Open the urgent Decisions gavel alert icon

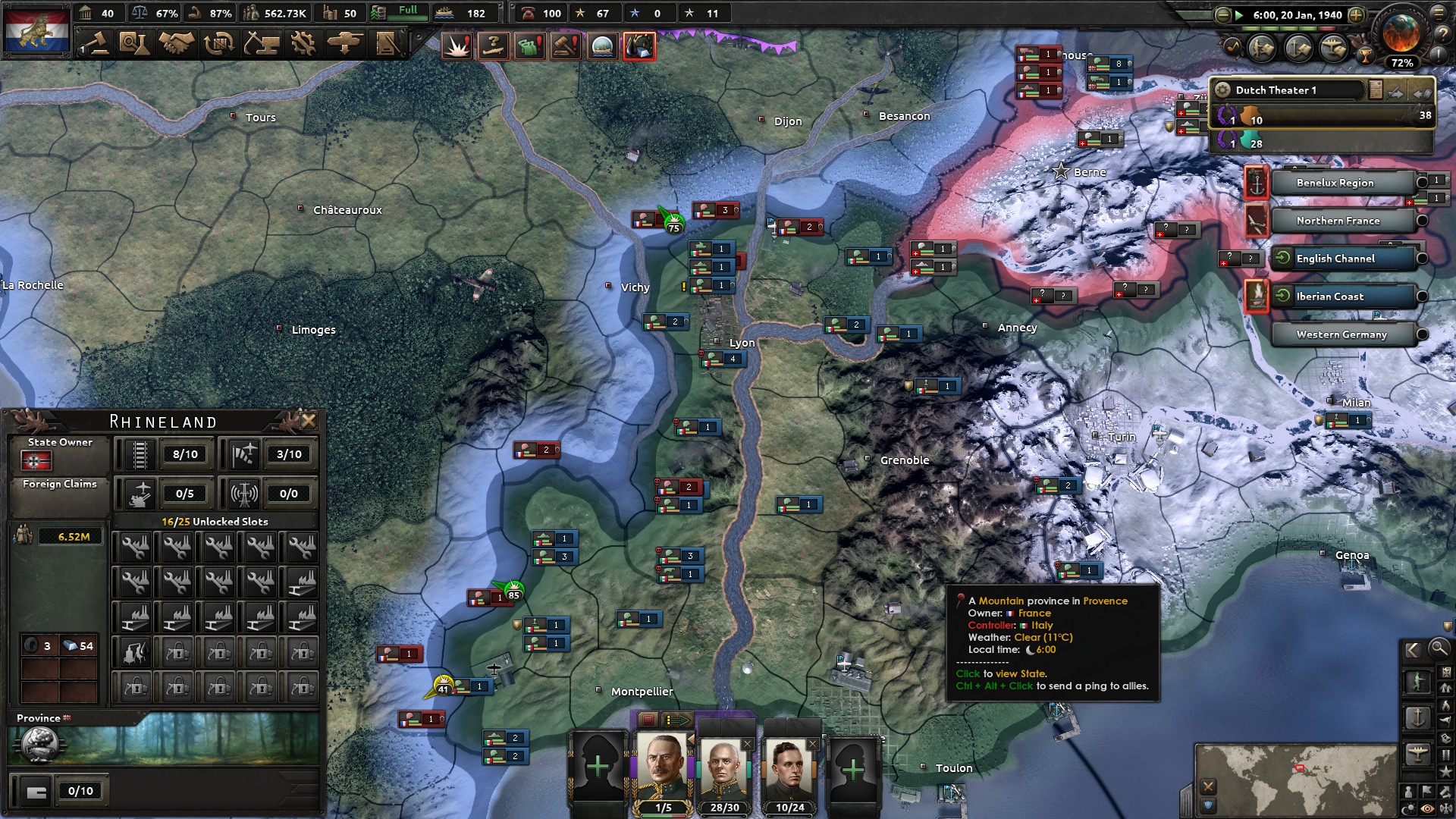tap(564, 45)
